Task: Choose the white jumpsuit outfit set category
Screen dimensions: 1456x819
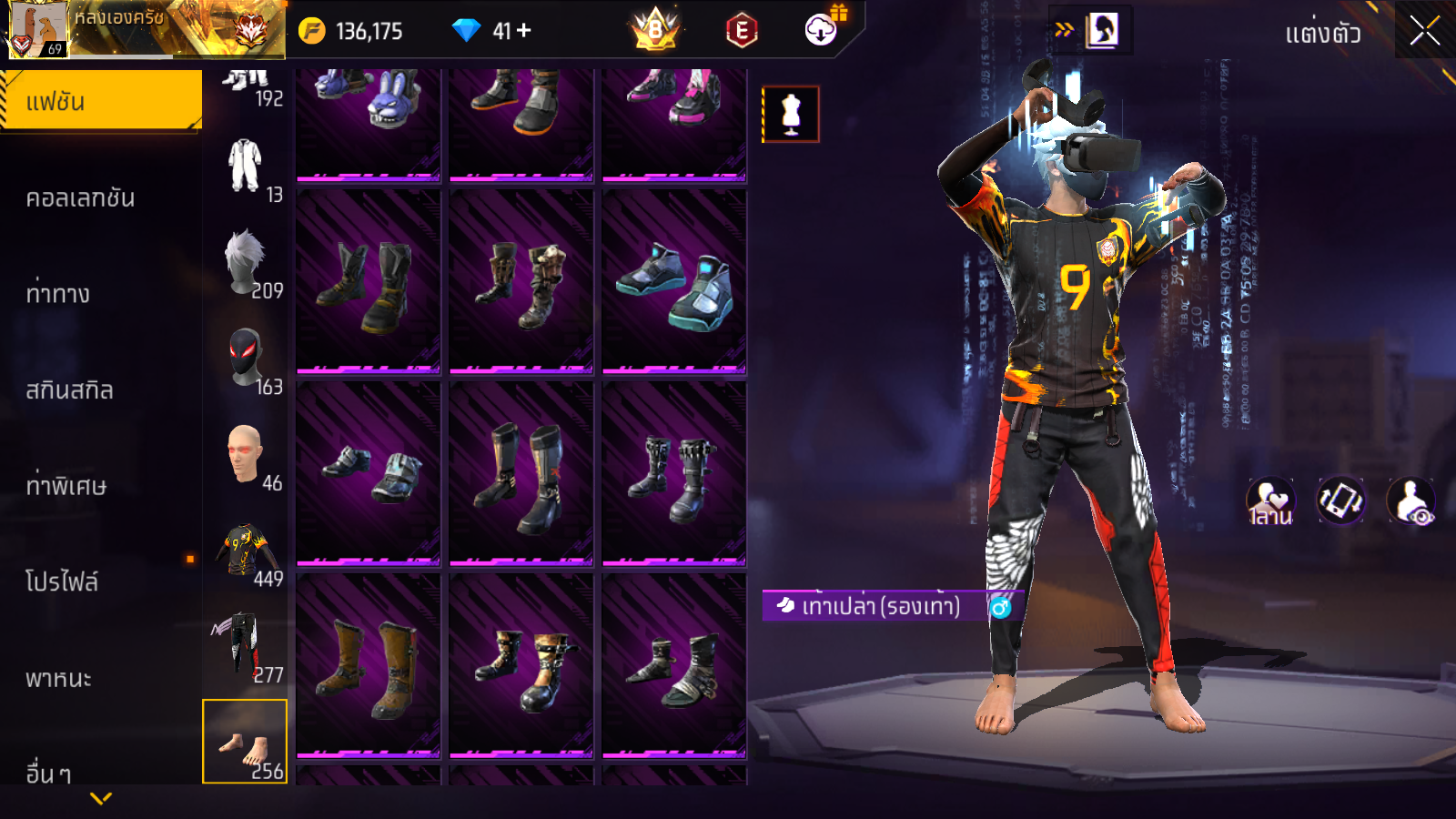Action: coord(245,167)
